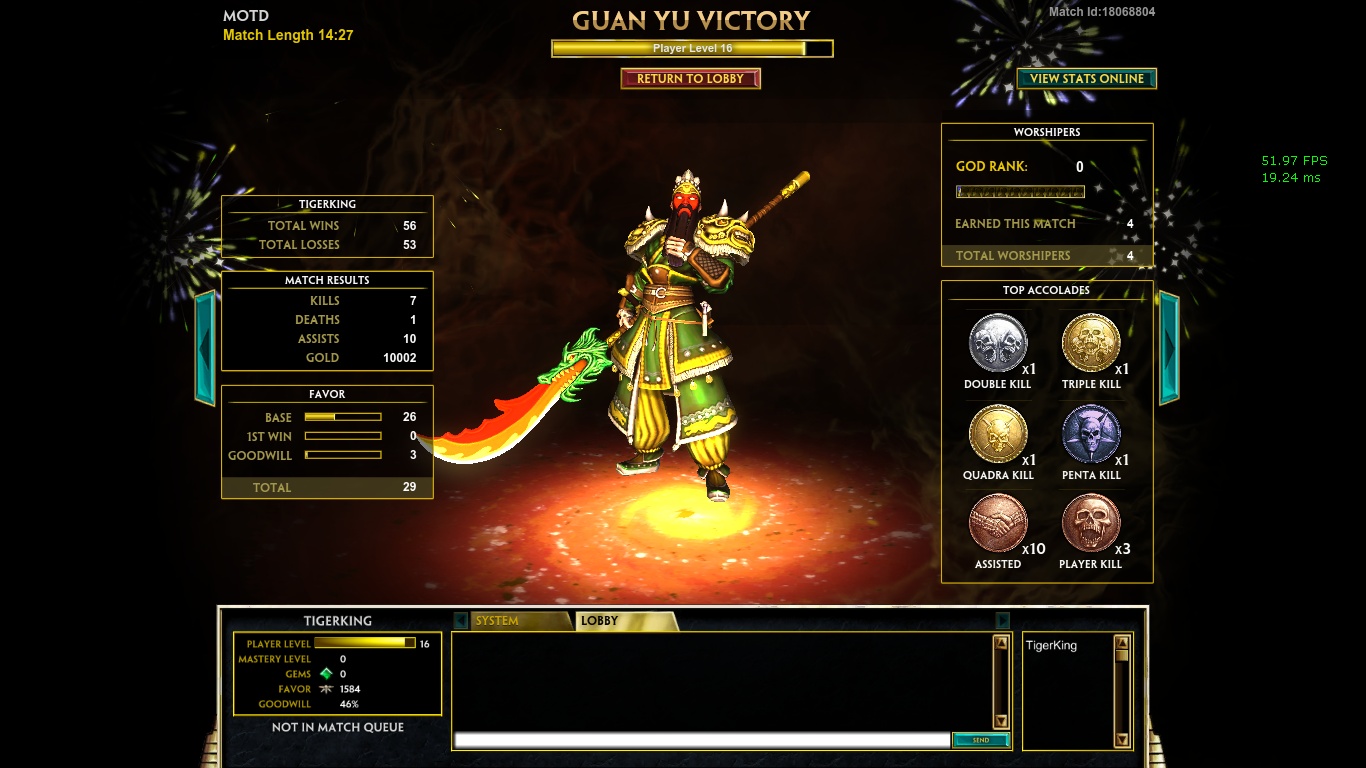Click the chat tabs left scroll arrow
Viewport: 1366px width, 768px height.
point(460,621)
